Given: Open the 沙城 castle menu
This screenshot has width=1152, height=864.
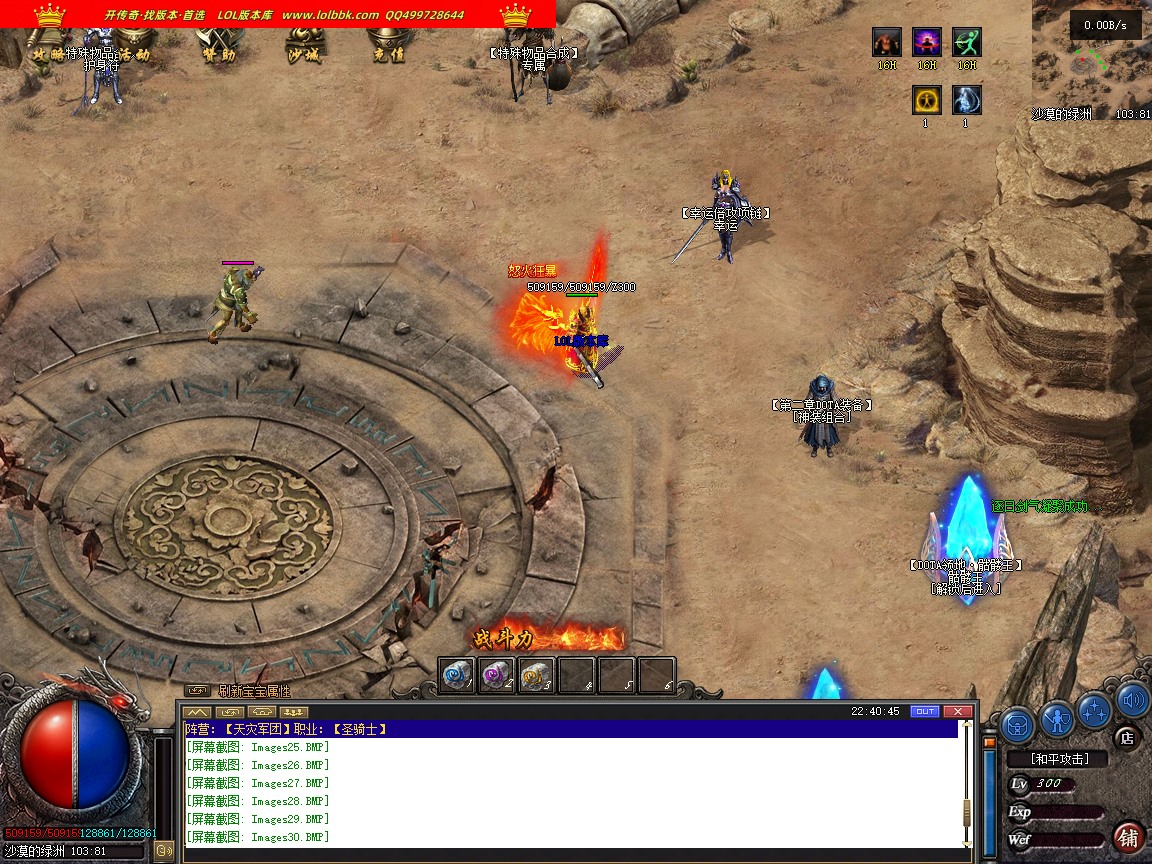Looking at the screenshot, I should (x=303, y=55).
